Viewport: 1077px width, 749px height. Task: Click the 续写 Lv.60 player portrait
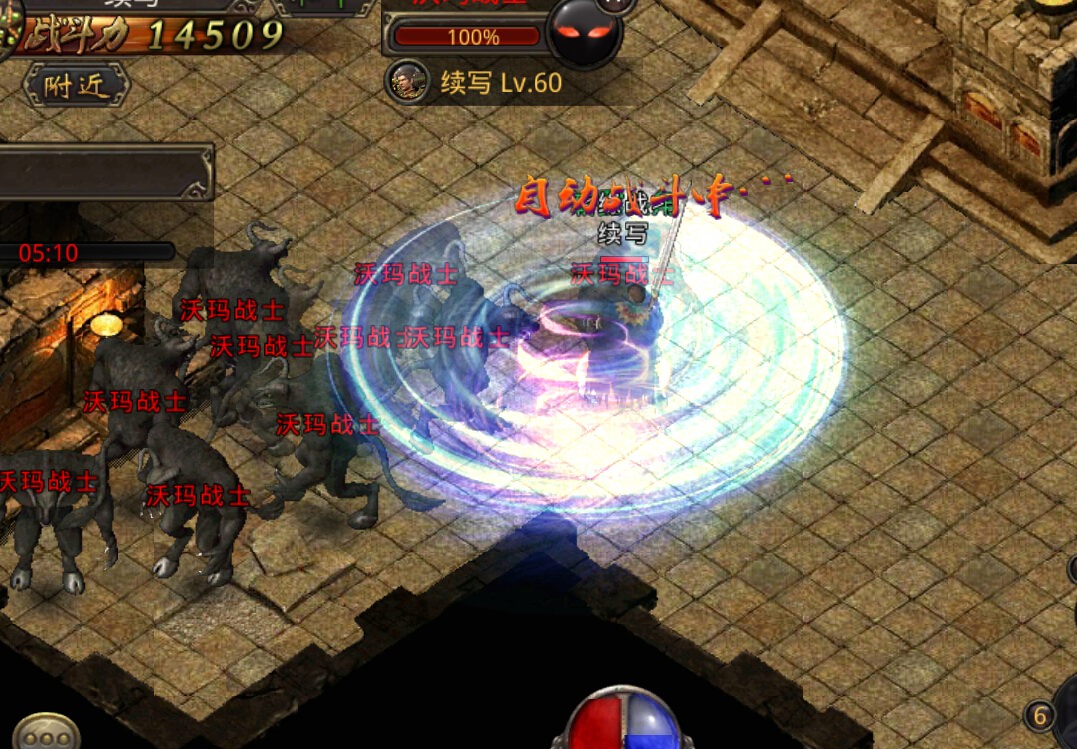pyautogui.click(x=408, y=83)
